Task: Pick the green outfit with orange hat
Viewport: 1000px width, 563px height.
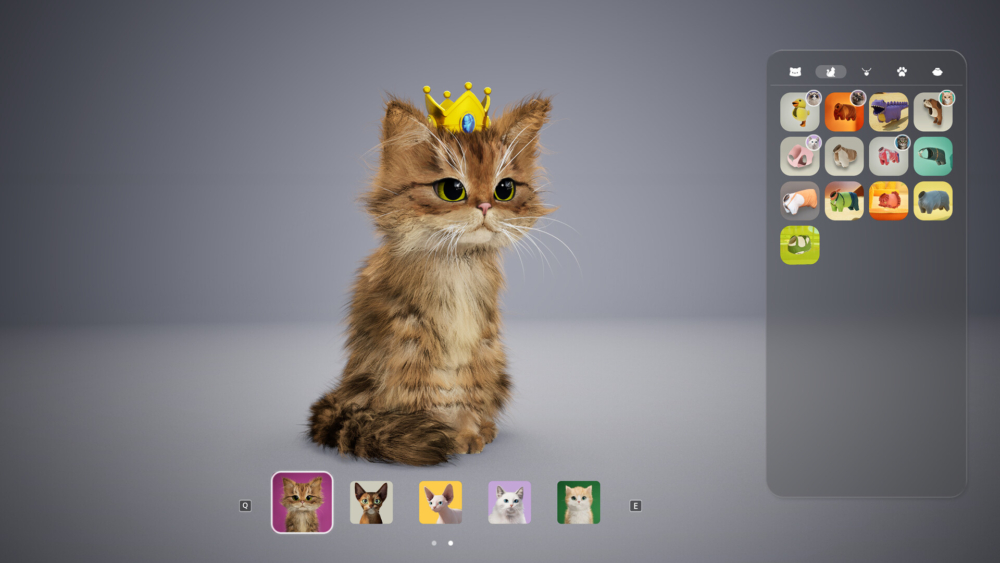Action: 844,200
